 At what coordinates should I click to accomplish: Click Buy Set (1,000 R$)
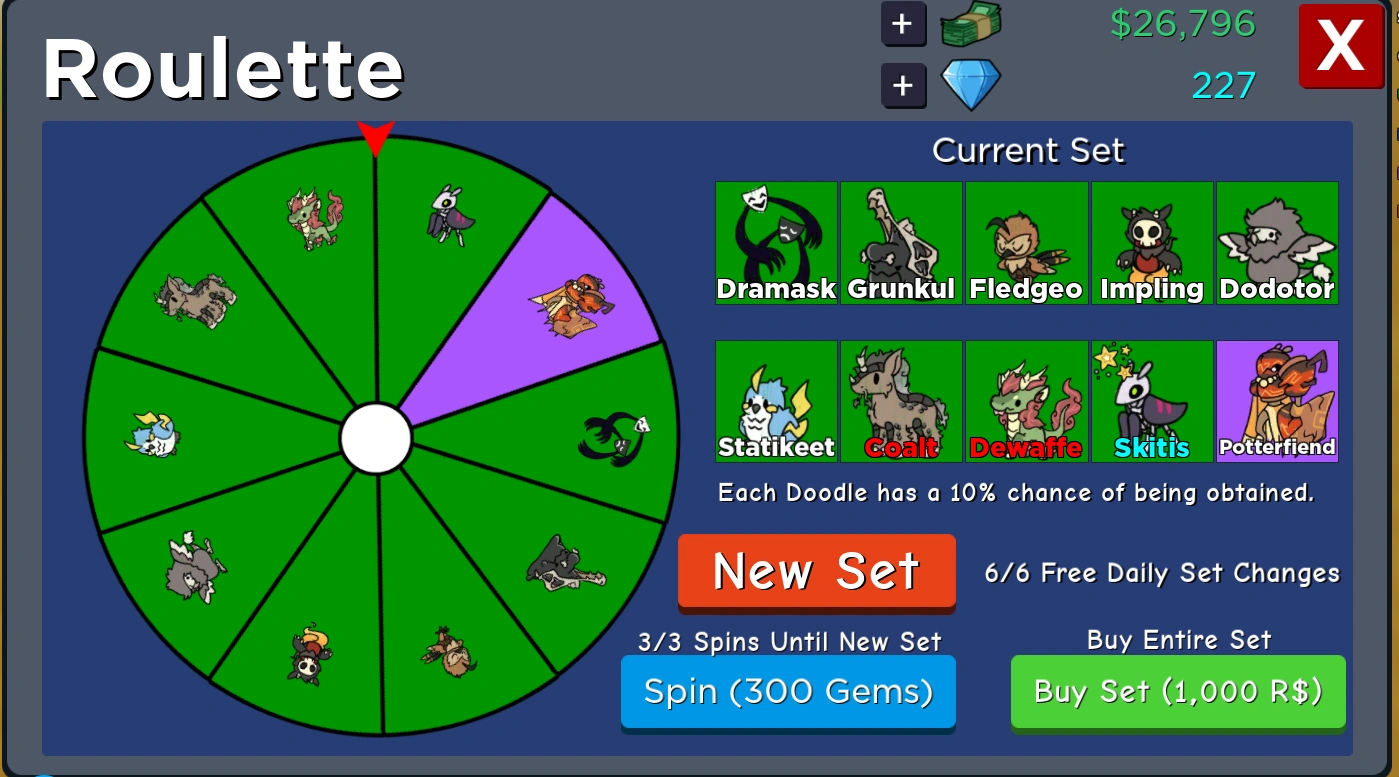tap(1177, 691)
